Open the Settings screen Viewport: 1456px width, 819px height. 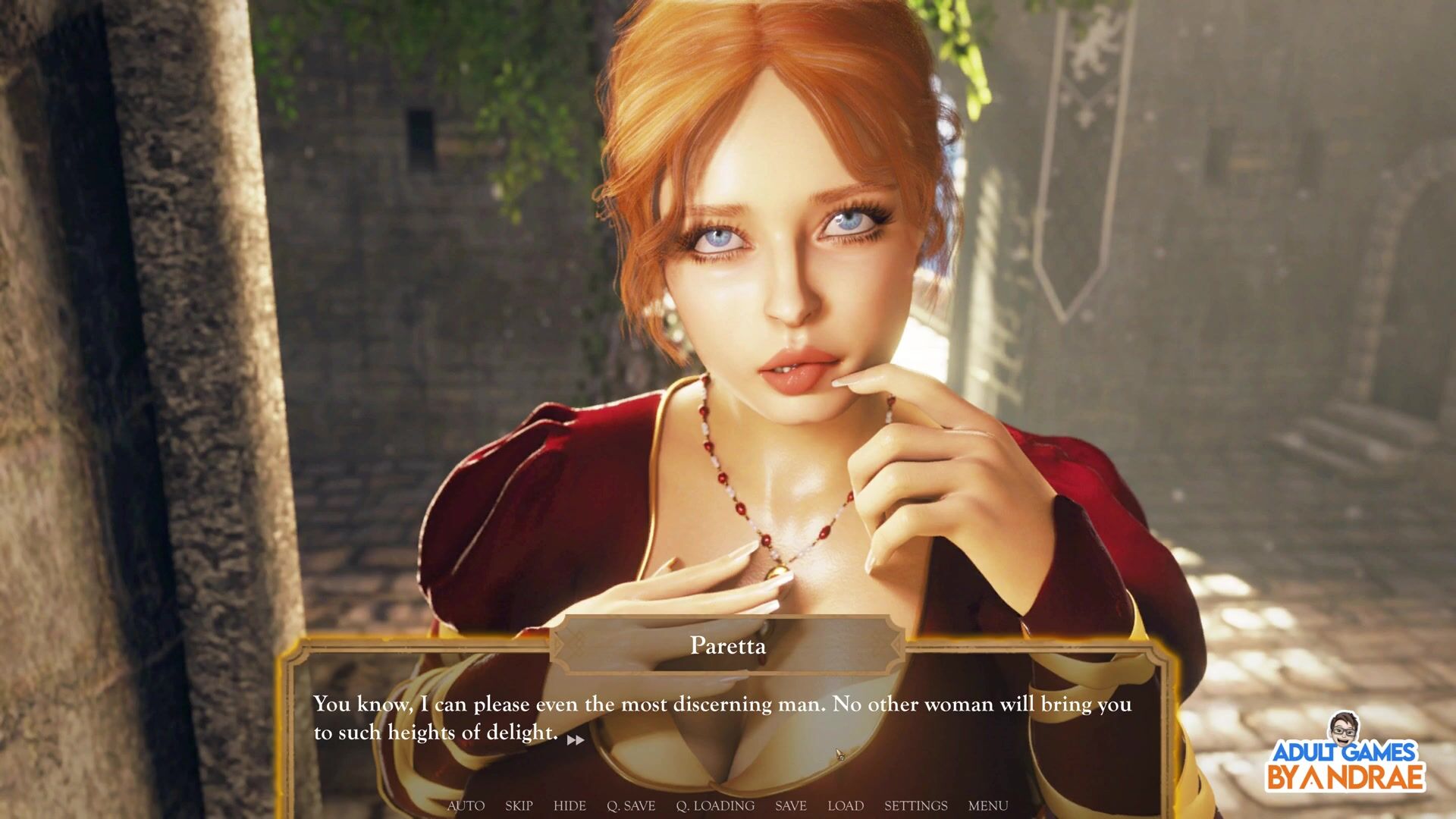click(915, 805)
